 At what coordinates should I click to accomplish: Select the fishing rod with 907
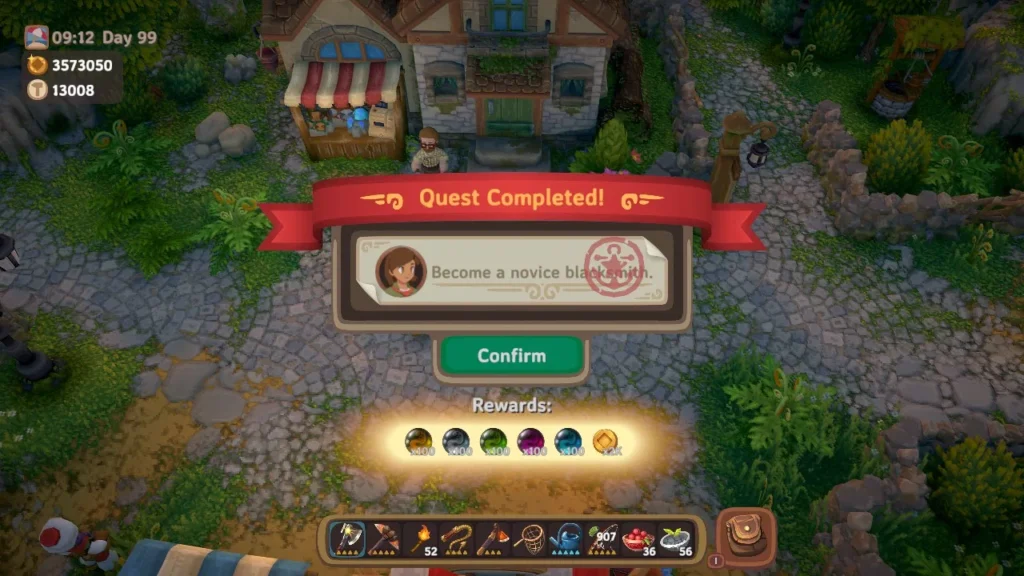tap(602, 540)
